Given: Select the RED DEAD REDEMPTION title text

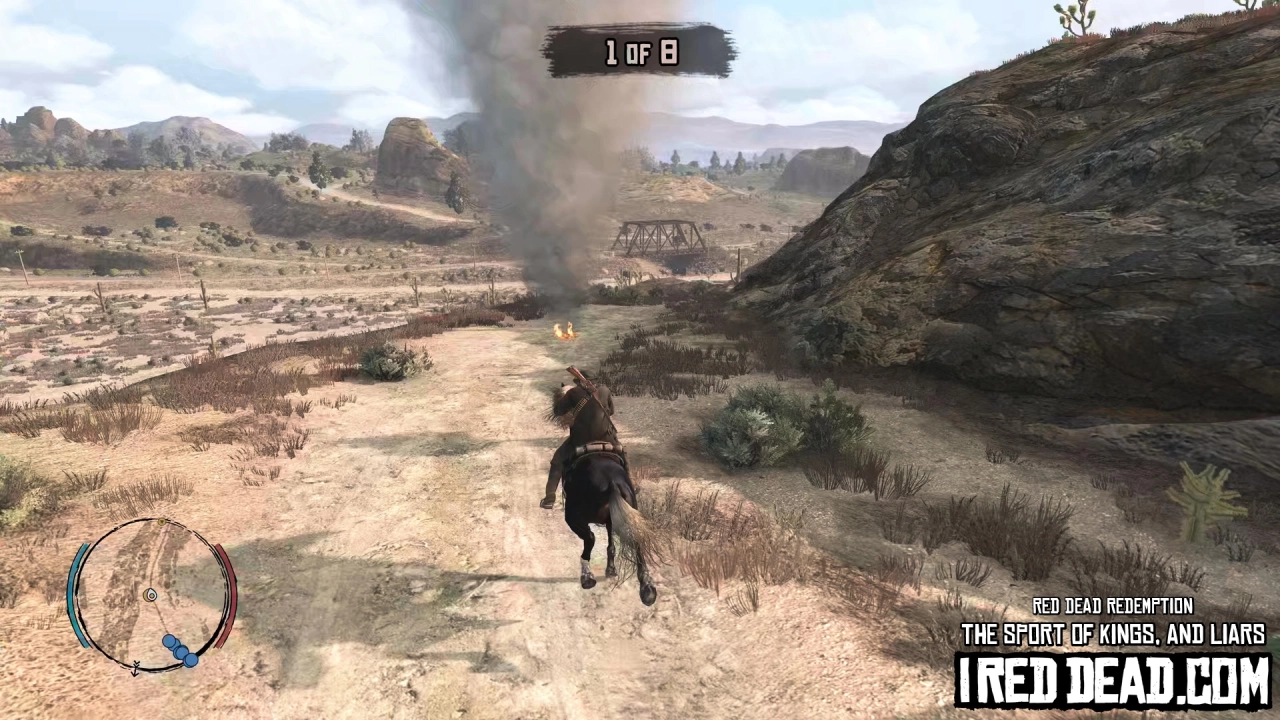Looking at the screenshot, I should [x=1112, y=606].
